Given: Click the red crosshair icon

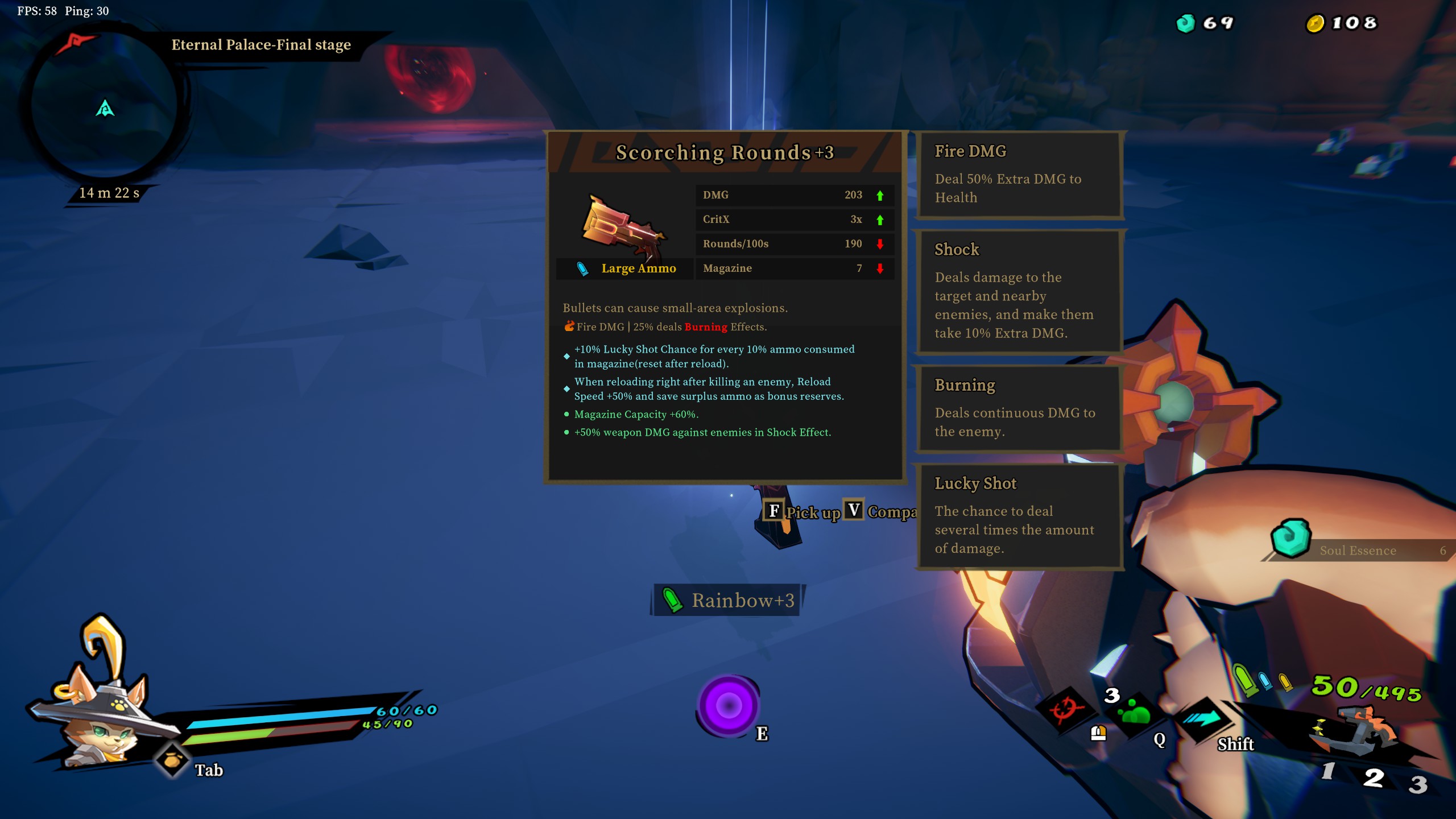Looking at the screenshot, I should (x=1064, y=709).
